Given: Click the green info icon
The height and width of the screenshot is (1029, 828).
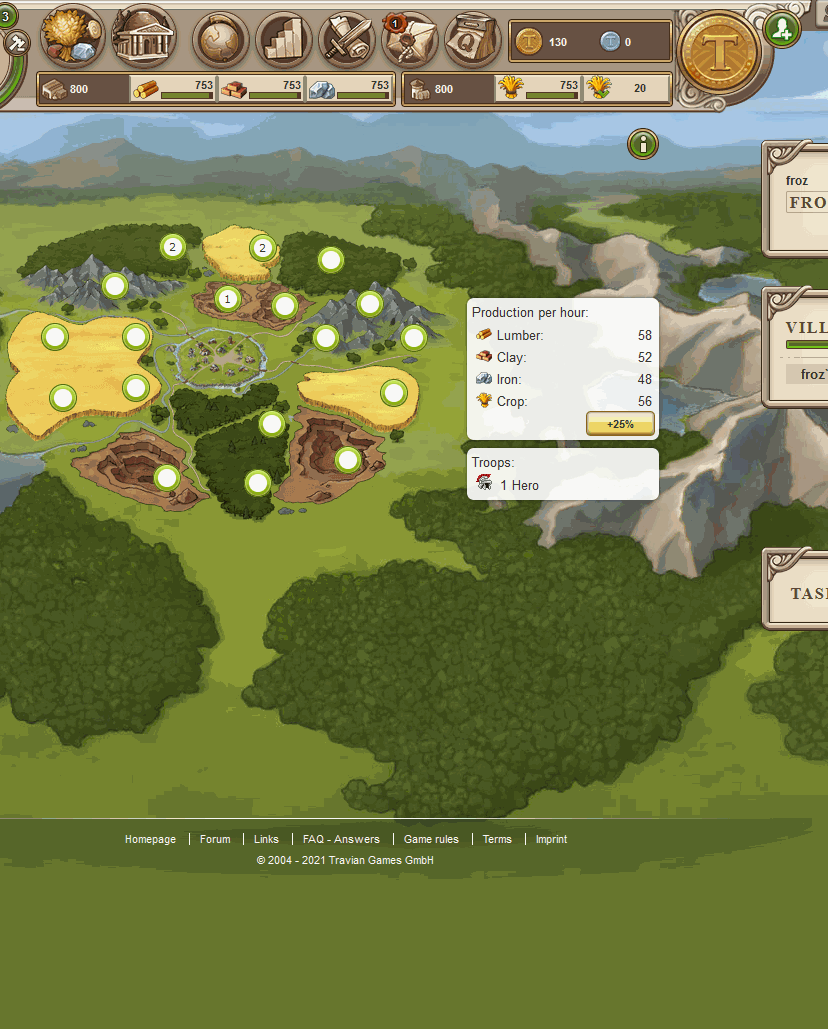Looking at the screenshot, I should tap(643, 144).
